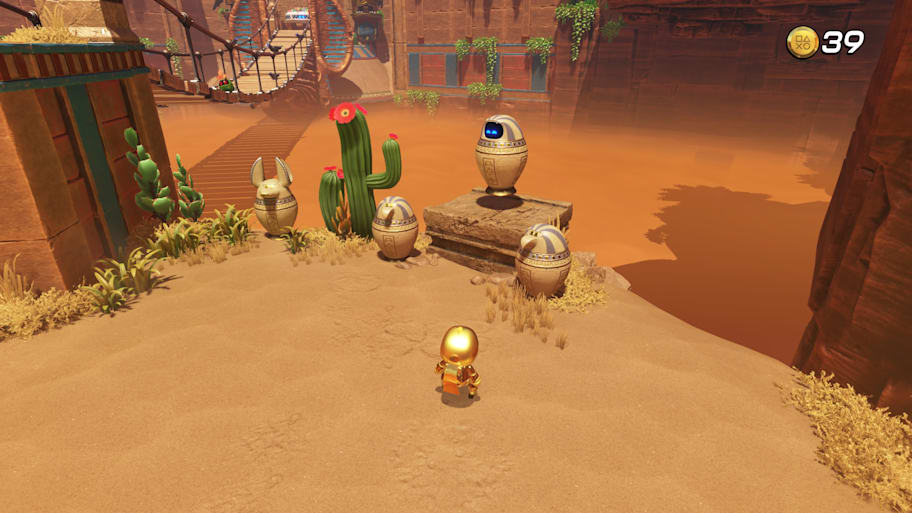Click the gold PlayStation coin icon
912x513 pixels.
[802, 42]
